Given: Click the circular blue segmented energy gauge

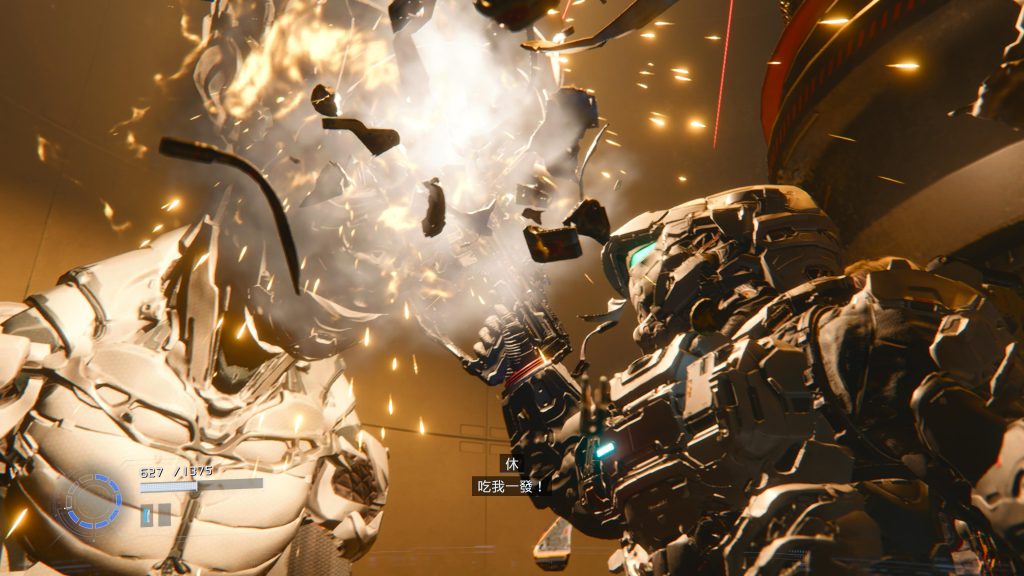Looking at the screenshot, I should (x=94, y=500).
